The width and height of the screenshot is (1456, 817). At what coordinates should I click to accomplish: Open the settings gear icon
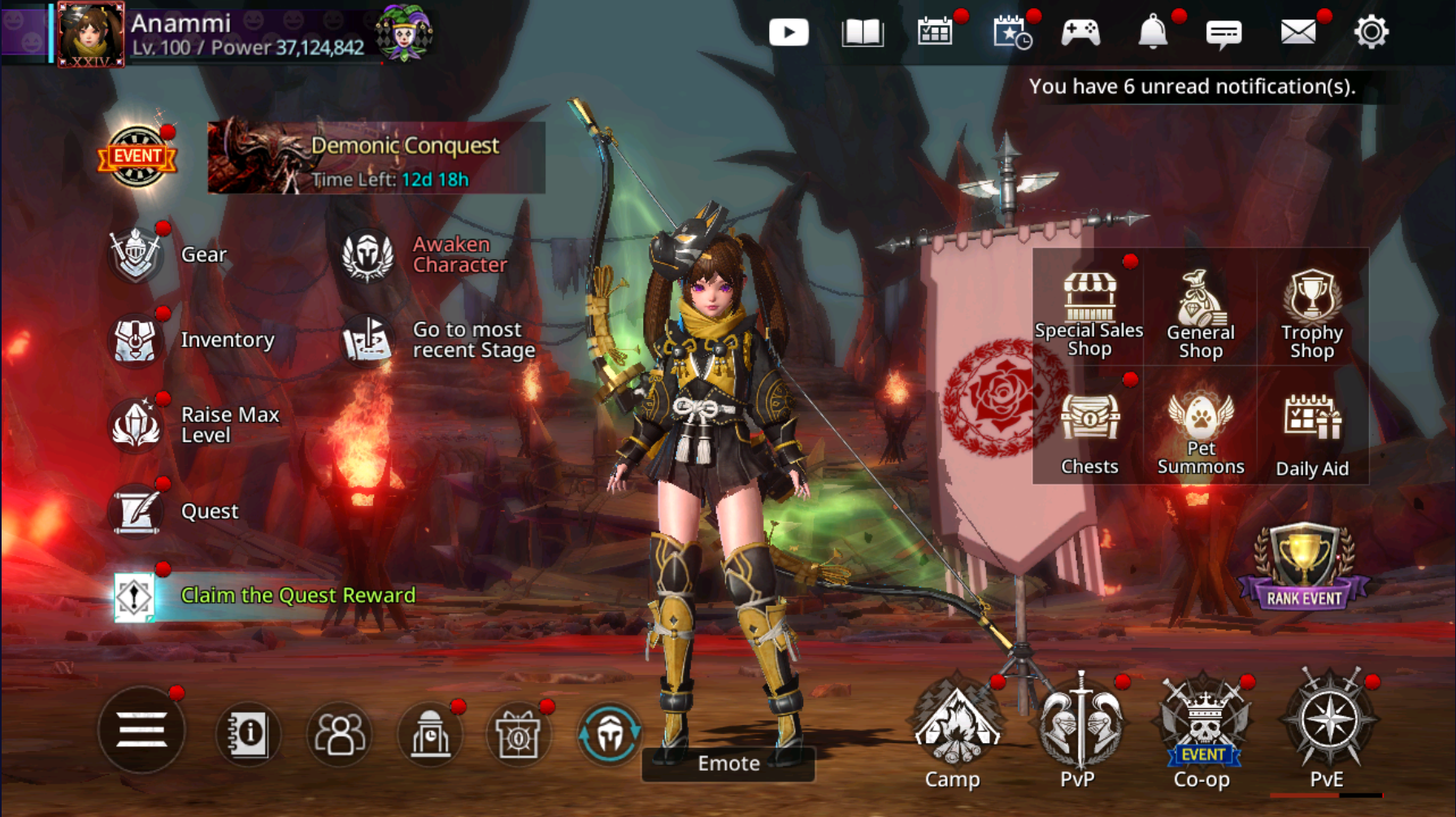[1371, 33]
